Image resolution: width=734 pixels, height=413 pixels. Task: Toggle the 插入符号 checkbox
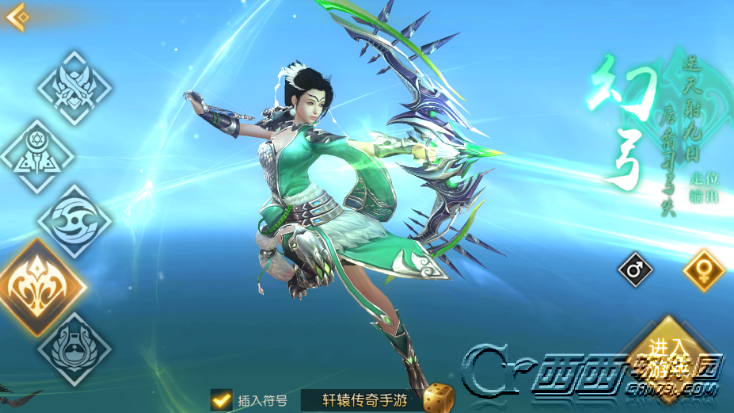[x=222, y=400]
